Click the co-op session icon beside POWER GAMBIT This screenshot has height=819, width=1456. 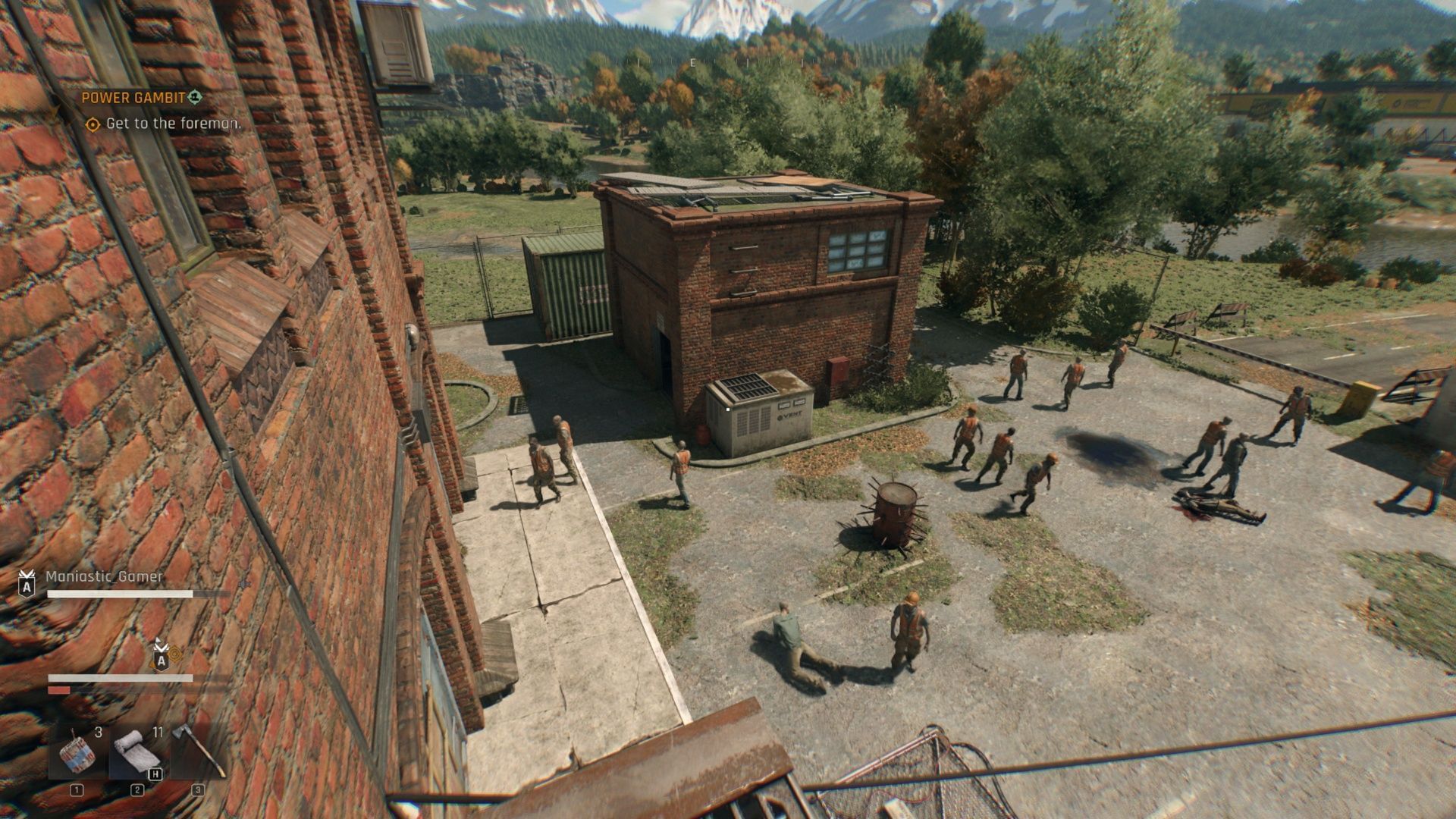pyautogui.click(x=196, y=97)
